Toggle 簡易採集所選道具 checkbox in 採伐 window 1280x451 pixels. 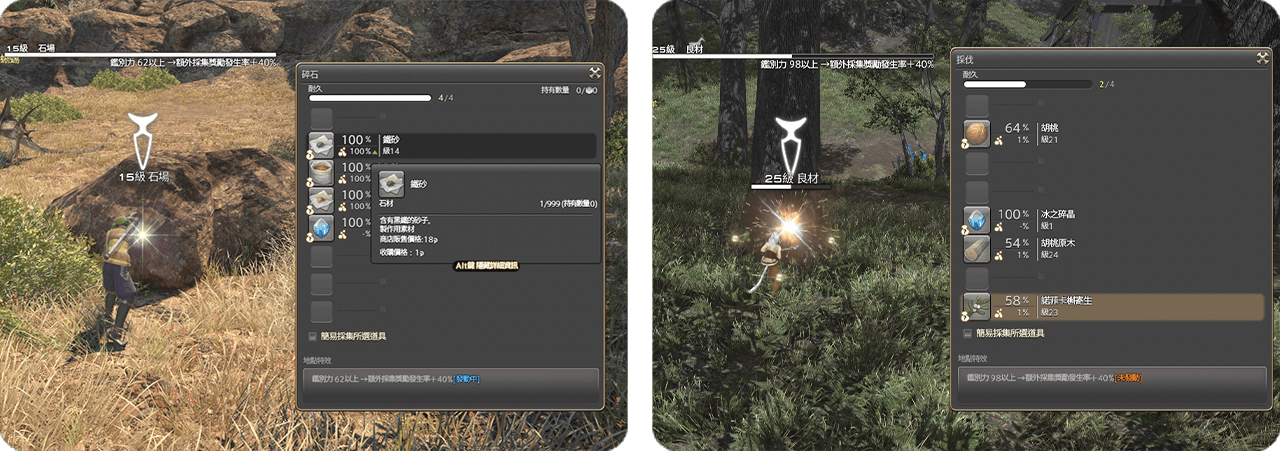point(967,334)
